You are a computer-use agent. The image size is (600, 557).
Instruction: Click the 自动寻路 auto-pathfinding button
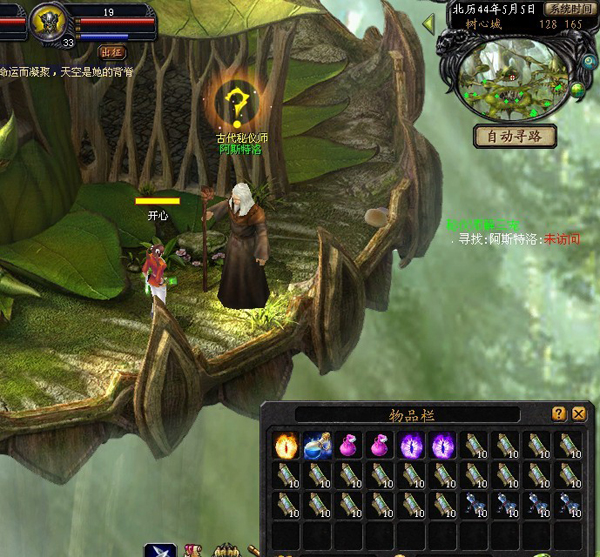[x=514, y=136]
